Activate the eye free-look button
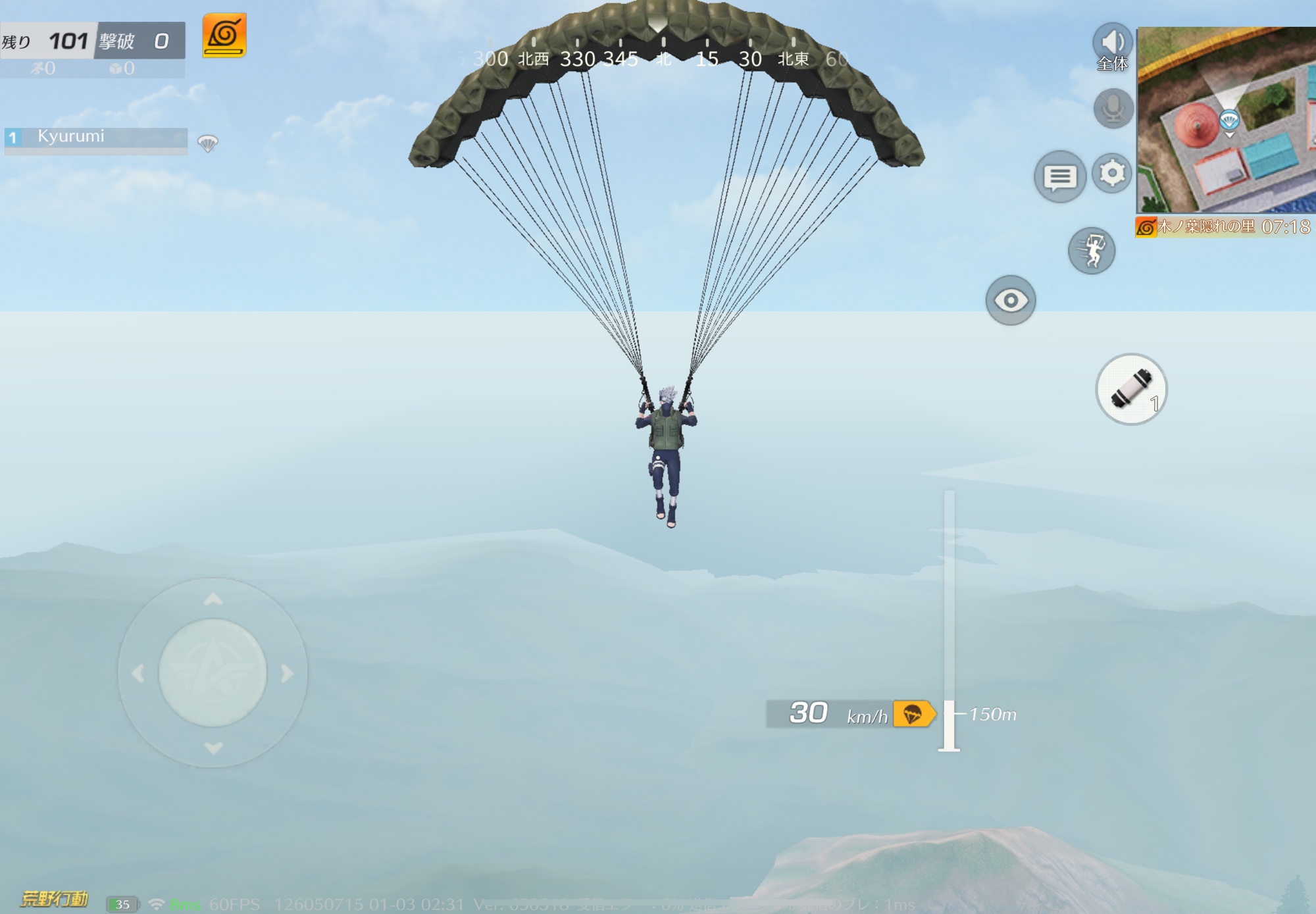1316x914 pixels. [x=1011, y=301]
